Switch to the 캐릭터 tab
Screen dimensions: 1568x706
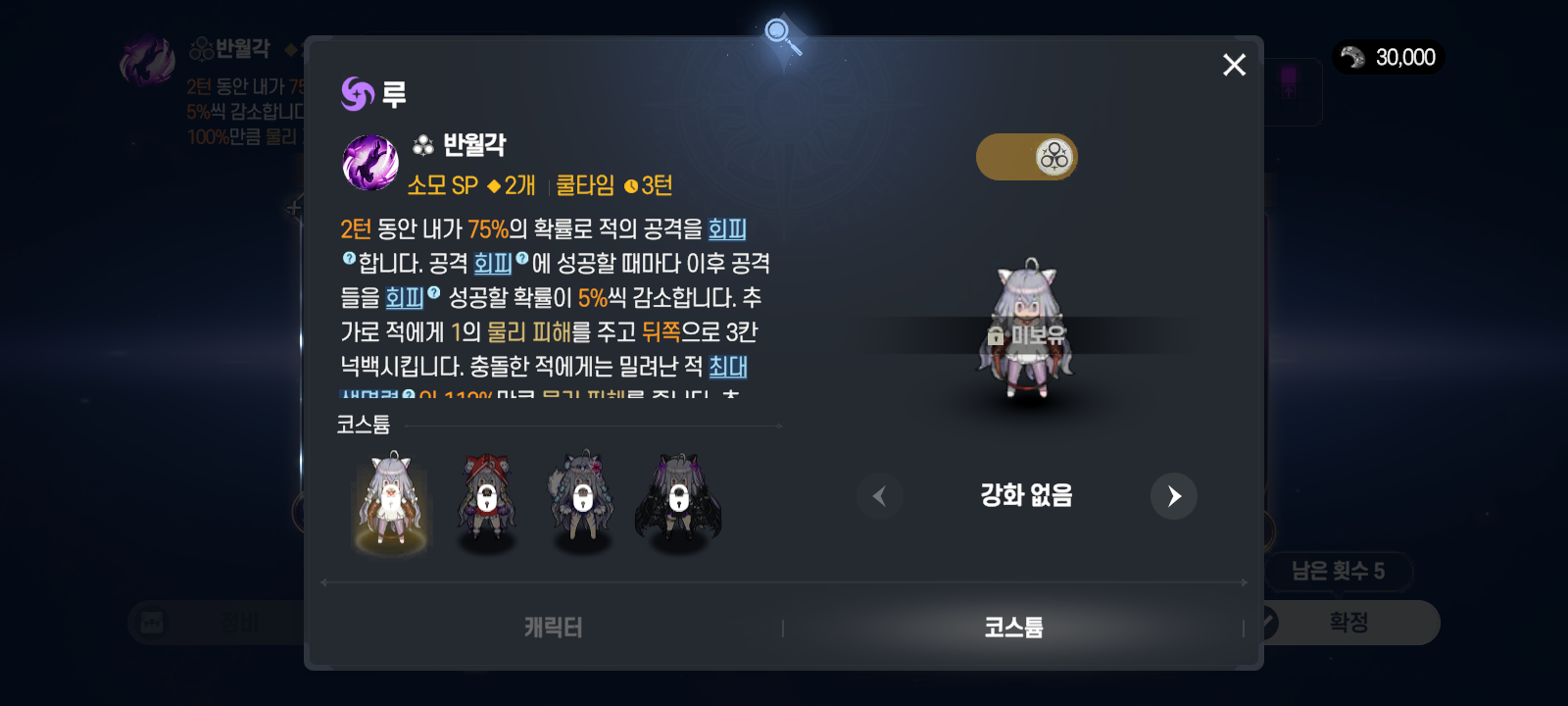click(x=553, y=628)
